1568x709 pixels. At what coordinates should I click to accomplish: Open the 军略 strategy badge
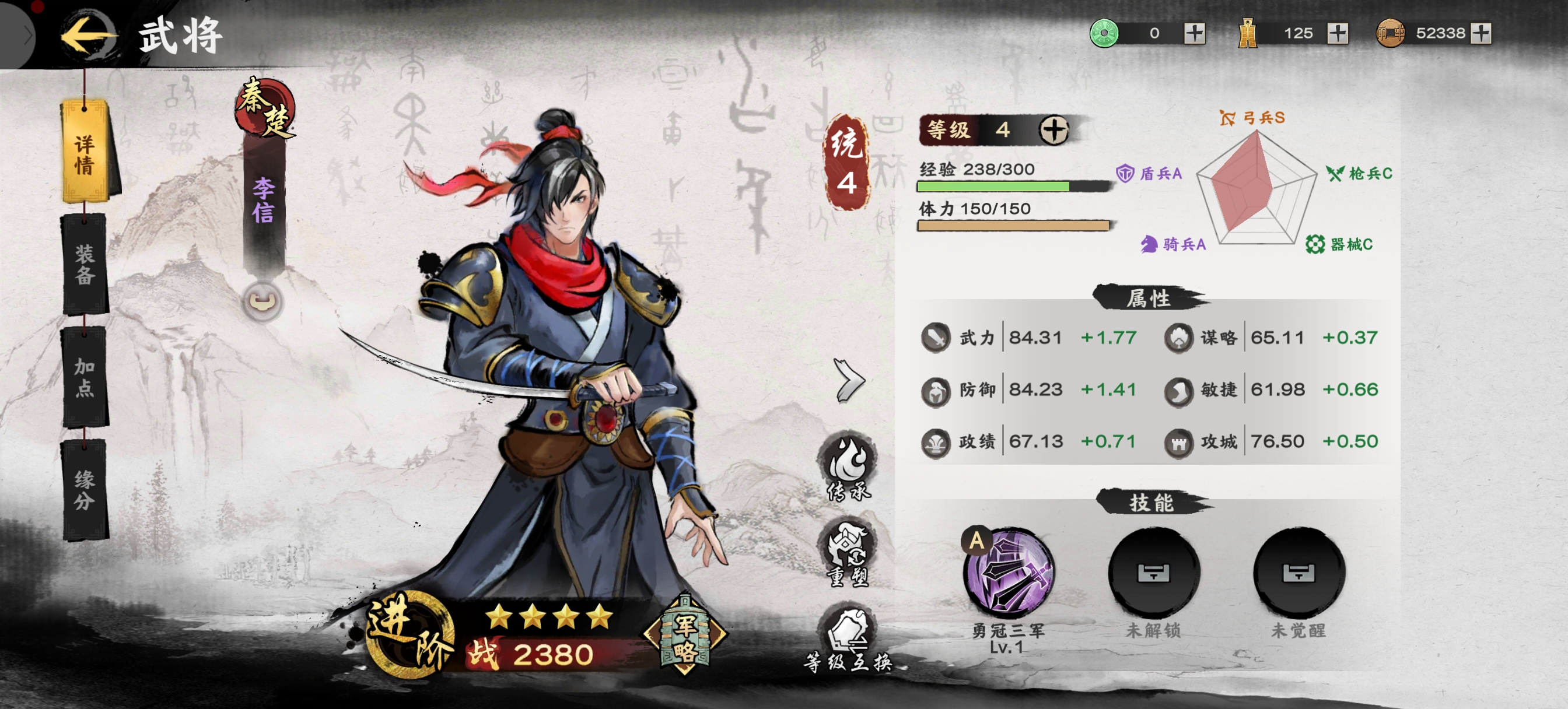685,635
